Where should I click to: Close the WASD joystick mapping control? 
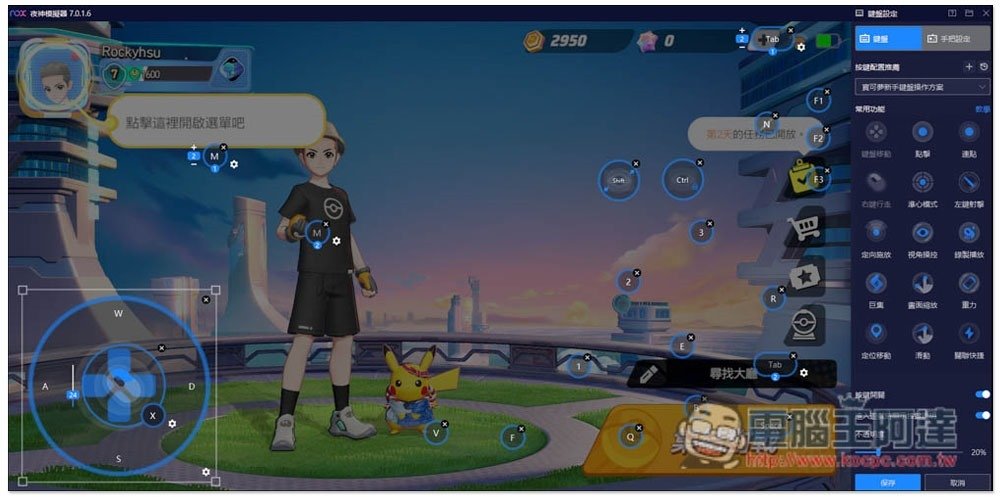(x=206, y=299)
